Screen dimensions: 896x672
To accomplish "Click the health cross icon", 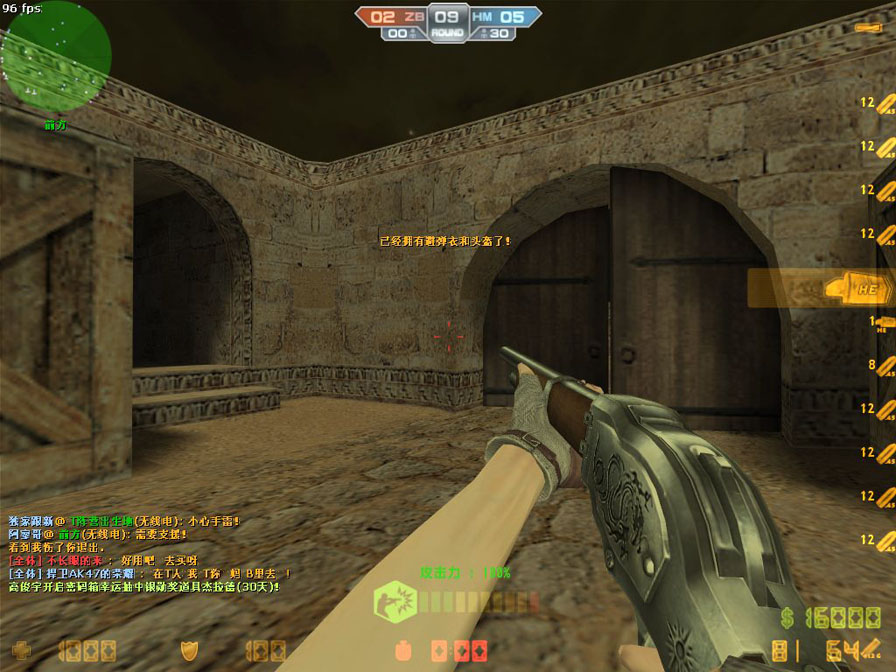I will 20,651.
